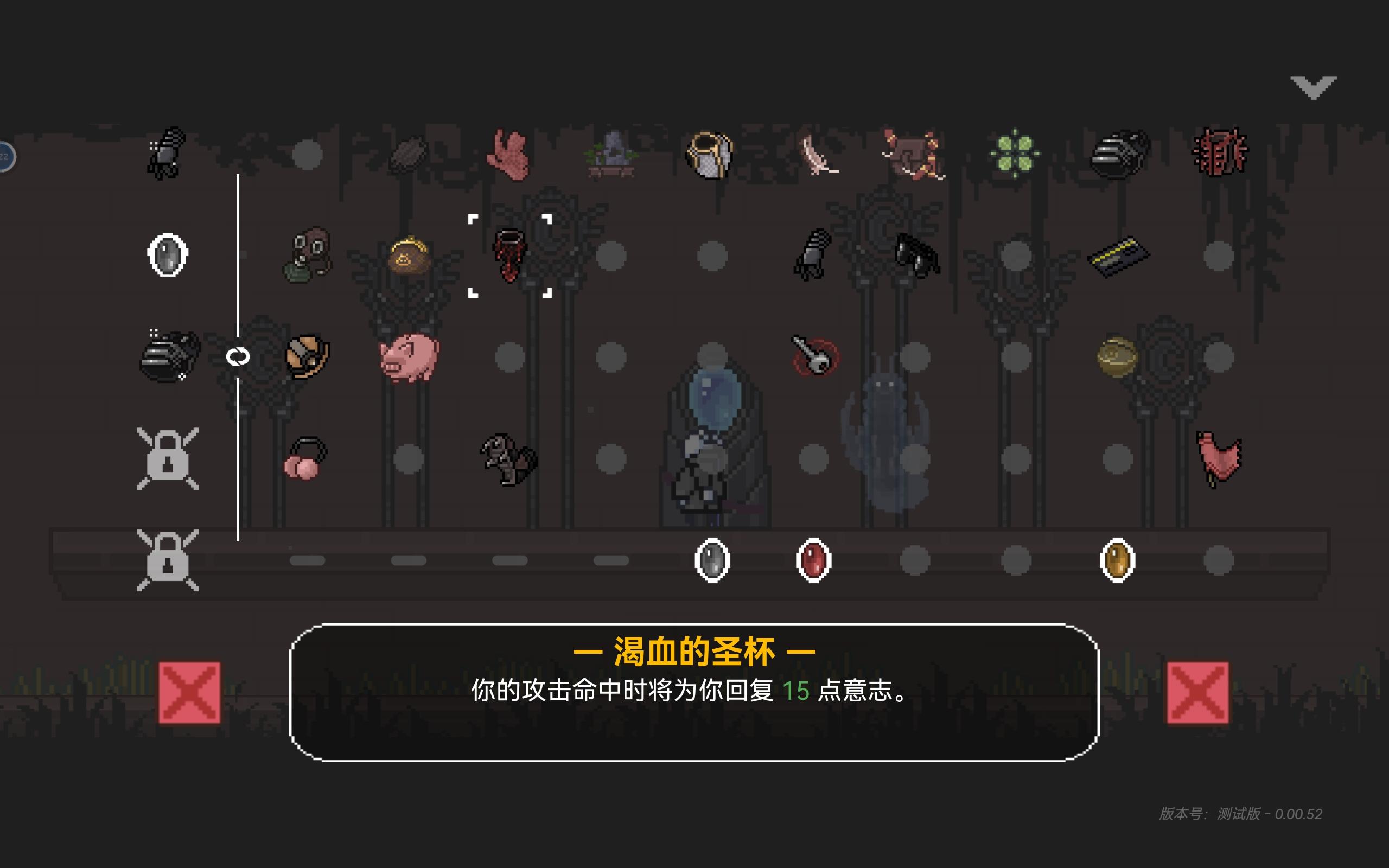
Task: Click the red X button at bottom left
Action: (189, 692)
